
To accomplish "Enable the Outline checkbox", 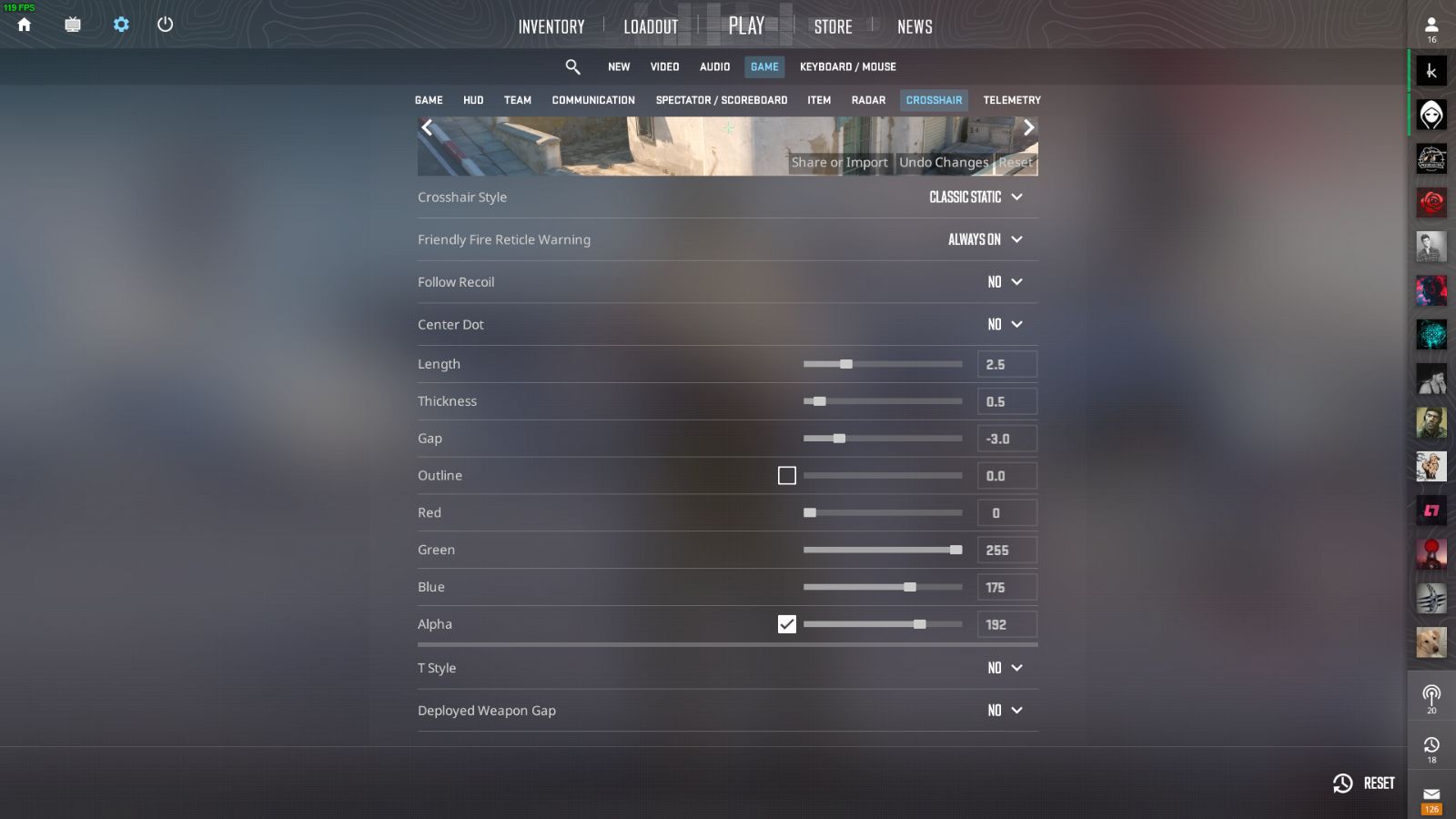I will click(x=787, y=475).
